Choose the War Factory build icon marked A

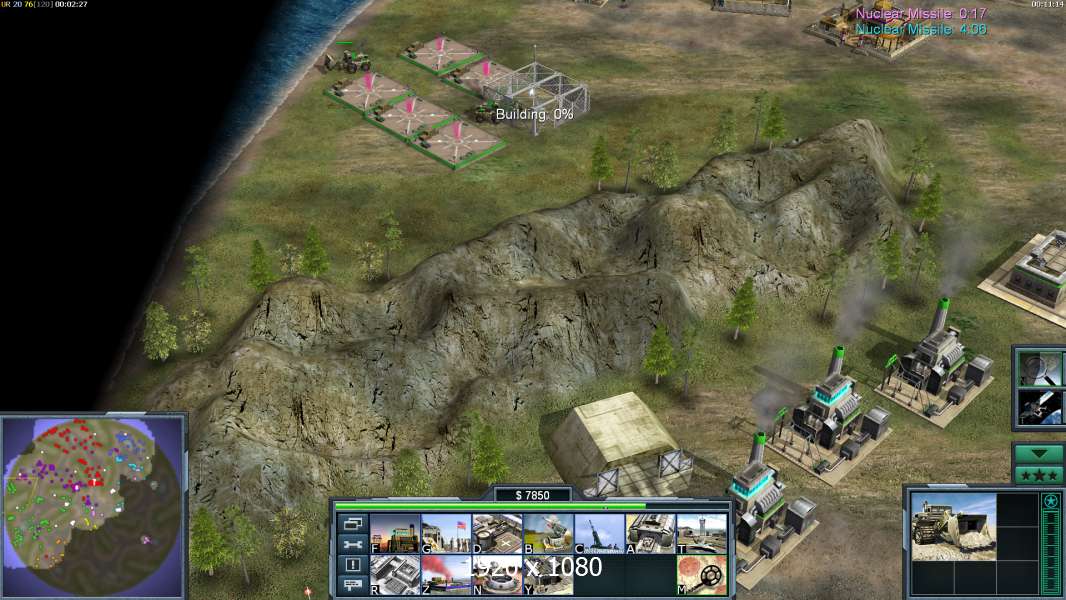point(650,533)
